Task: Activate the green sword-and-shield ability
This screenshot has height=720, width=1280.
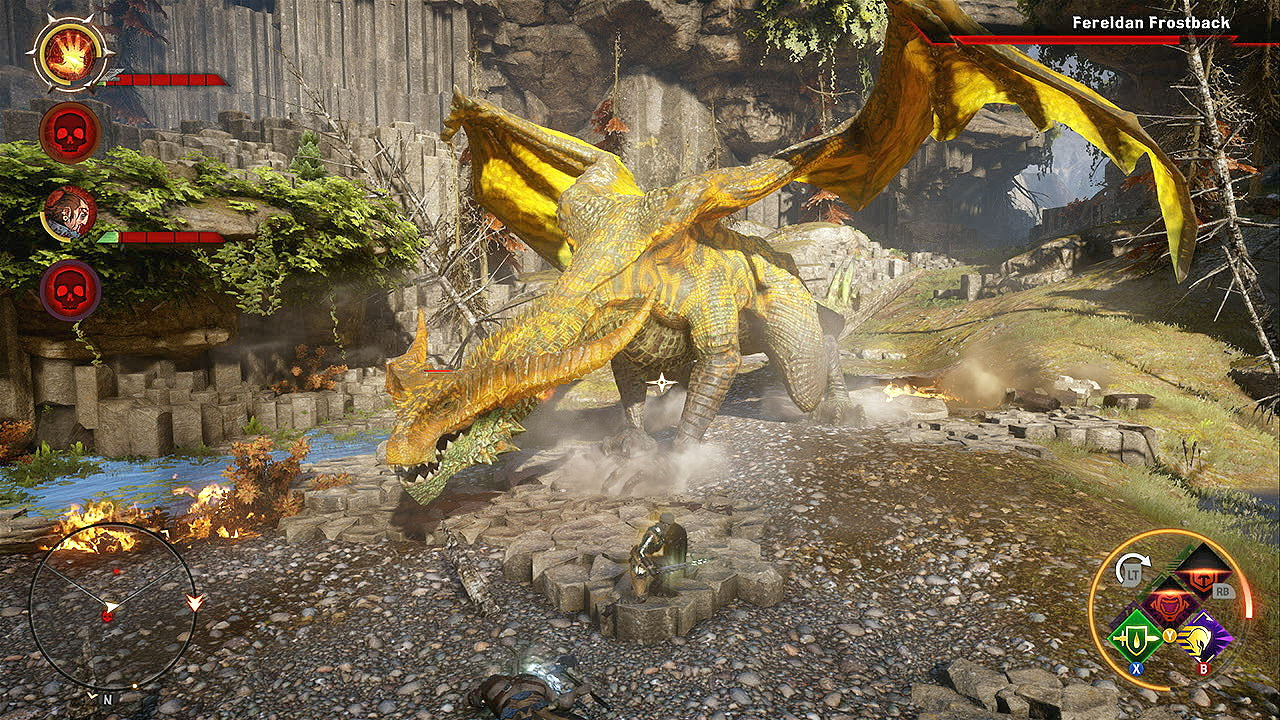Action: point(1137,635)
